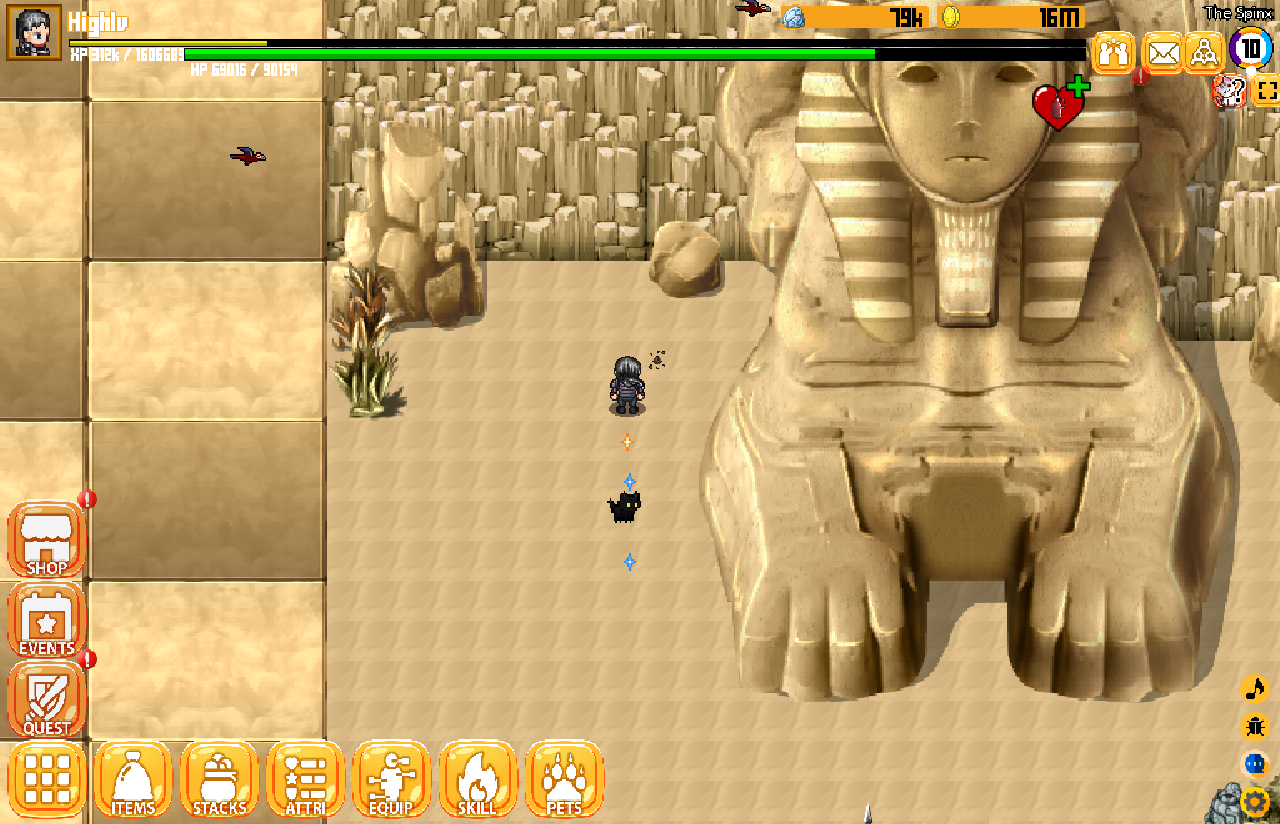
Task: Open the EVENTS calendar
Action: 46,621
